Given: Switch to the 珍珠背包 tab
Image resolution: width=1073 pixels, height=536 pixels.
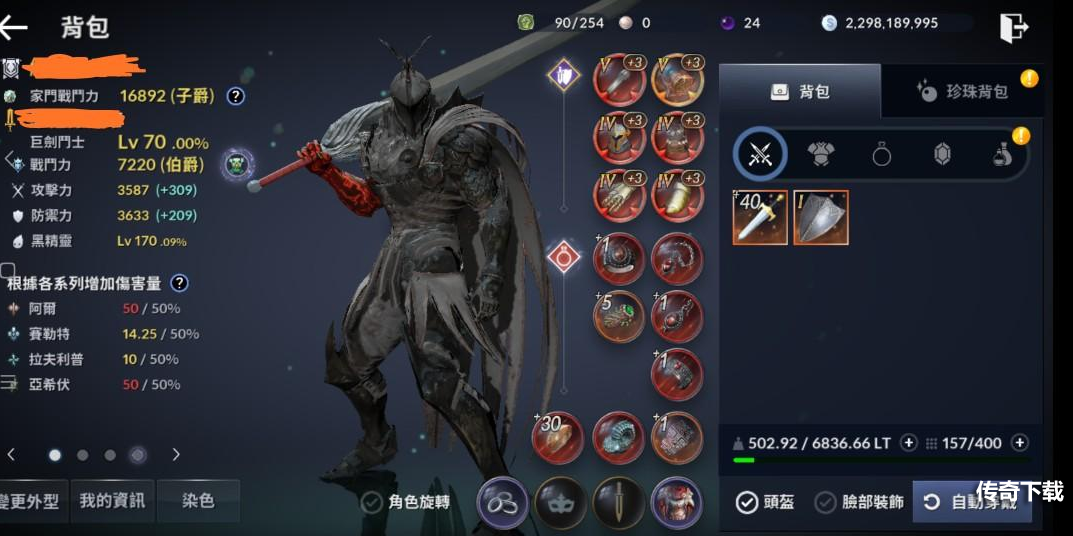Looking at the screenshot, I should point(962,92).
